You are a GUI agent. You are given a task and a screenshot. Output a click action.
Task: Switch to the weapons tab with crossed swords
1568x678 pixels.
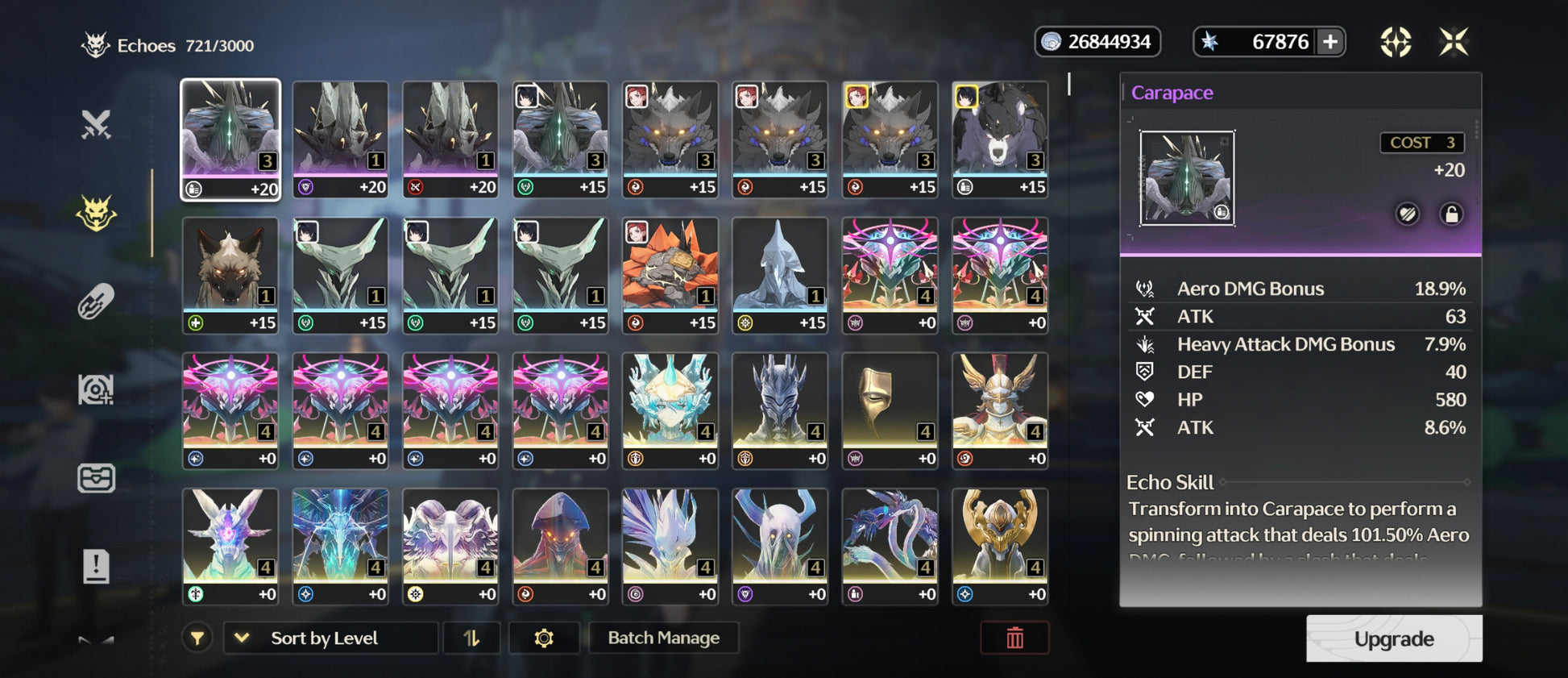point(96,124)
